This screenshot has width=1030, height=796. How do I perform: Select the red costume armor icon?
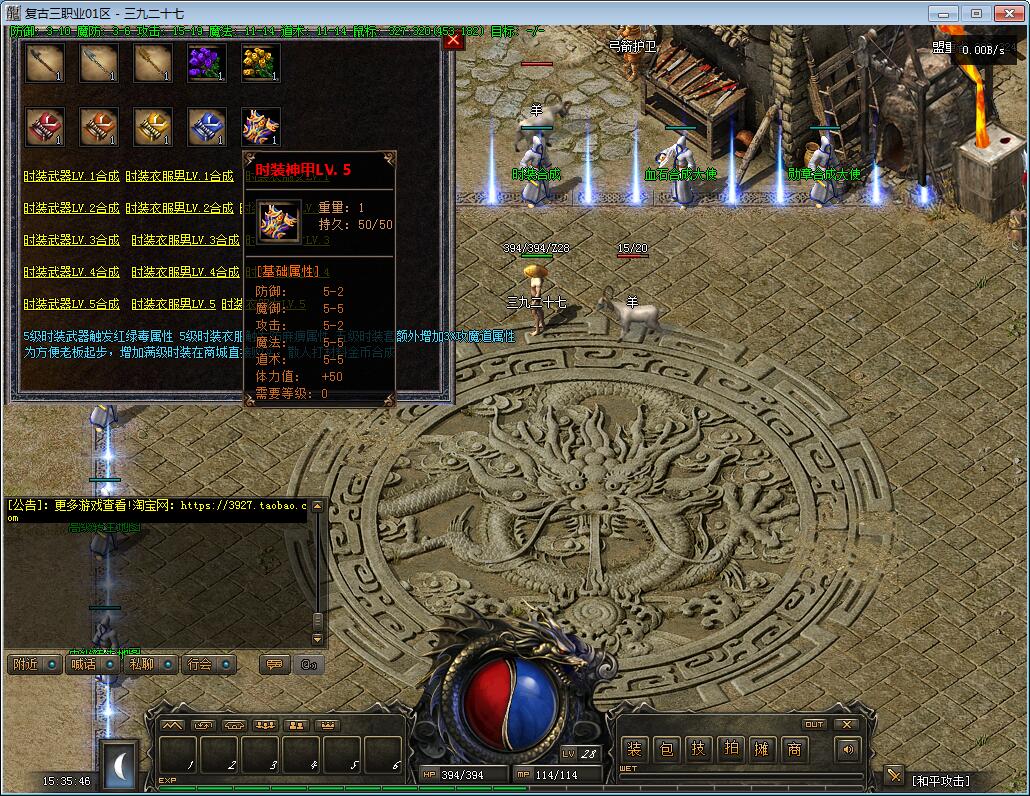pyautogui.click(x=45, y=127)
